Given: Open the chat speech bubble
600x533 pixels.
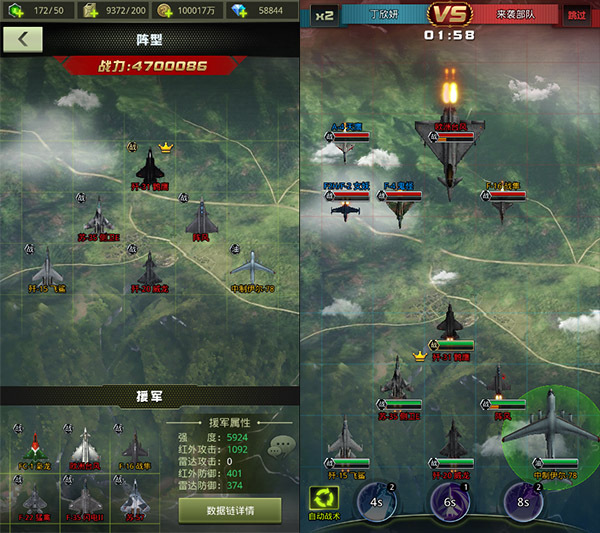Looking at the screenshot, I should 281,446.
